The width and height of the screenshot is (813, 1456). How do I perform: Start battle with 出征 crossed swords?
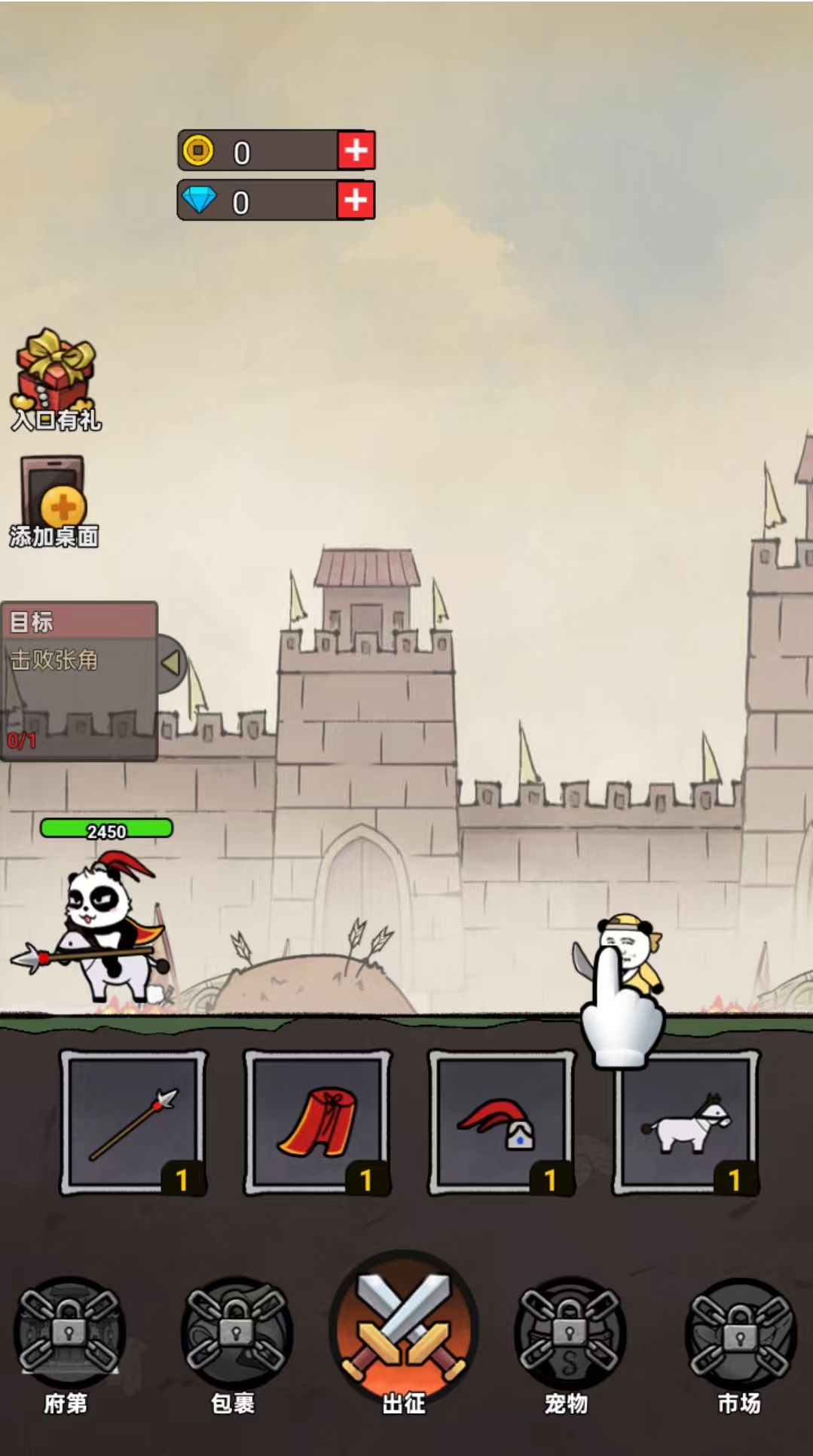(x=404, y=1330)
